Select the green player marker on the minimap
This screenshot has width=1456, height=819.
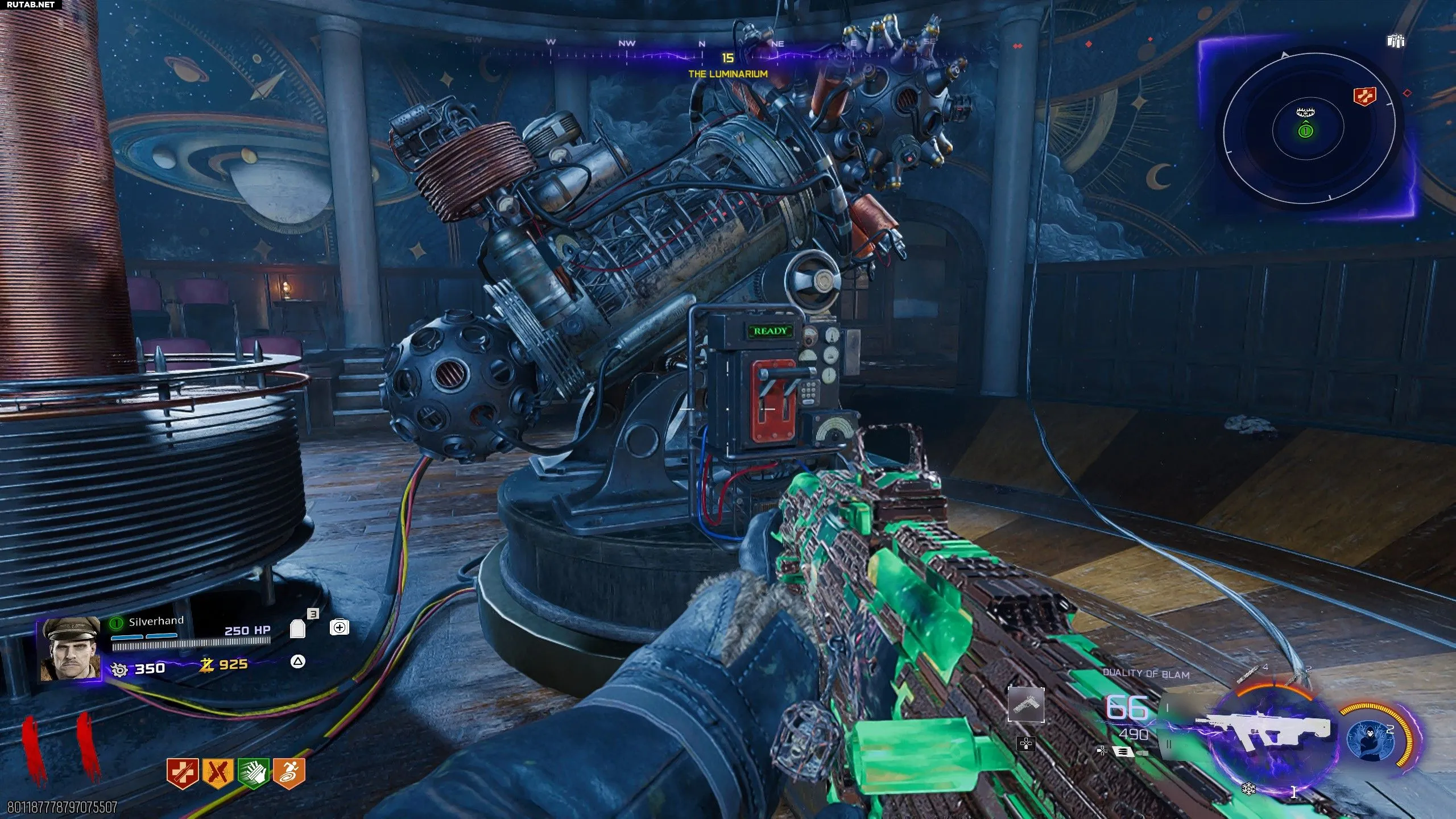pyautogui.click(x=1305, y=131)
